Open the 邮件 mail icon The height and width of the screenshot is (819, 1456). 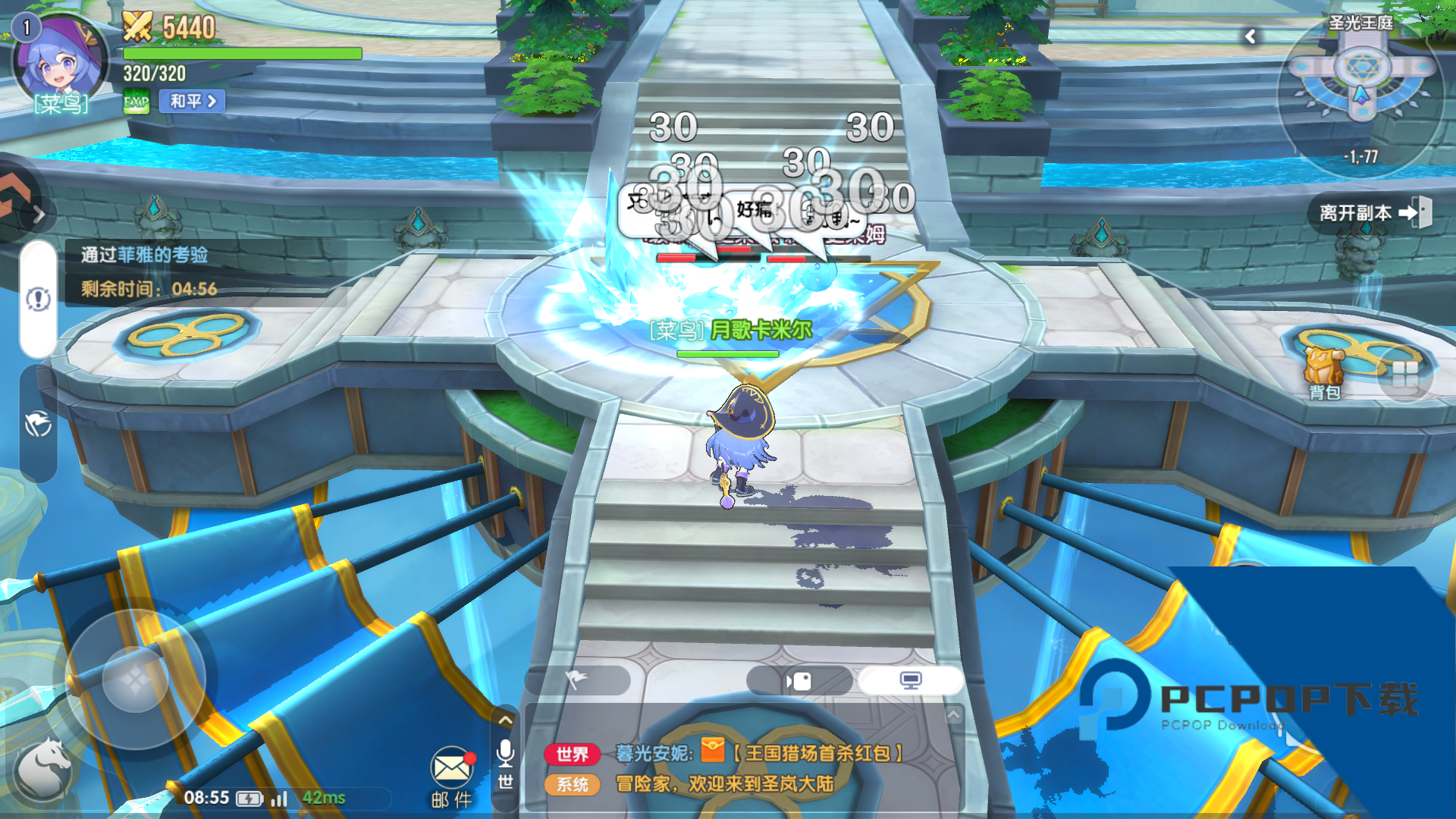point(451,775)
